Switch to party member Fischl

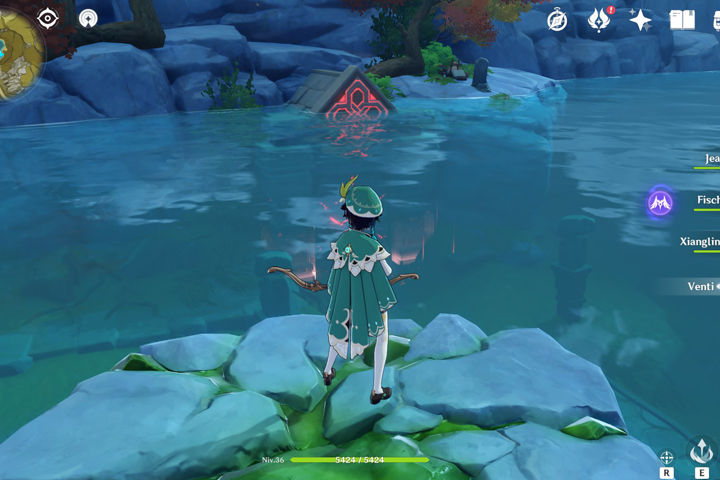click(706, 201)
